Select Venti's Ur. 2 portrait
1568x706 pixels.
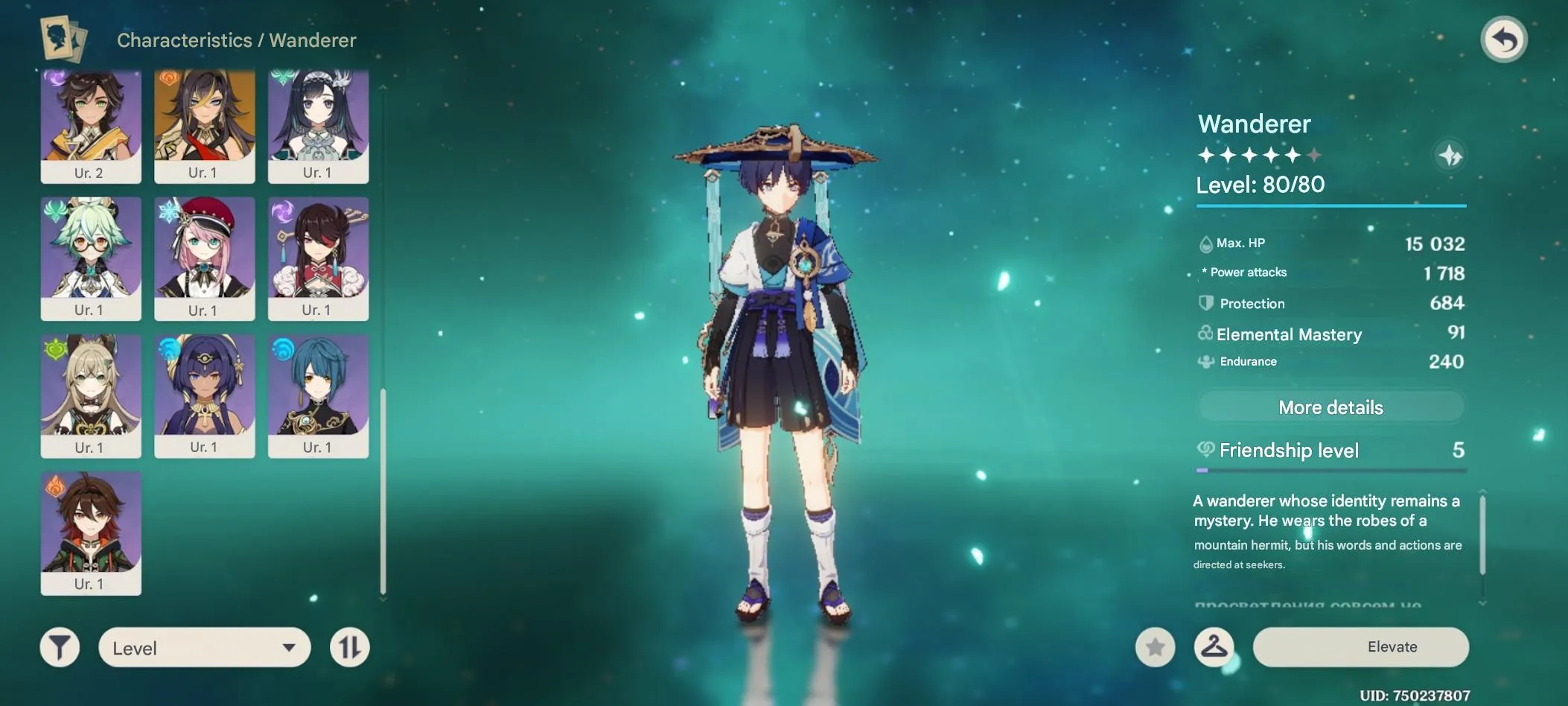[x=91, y=125]
